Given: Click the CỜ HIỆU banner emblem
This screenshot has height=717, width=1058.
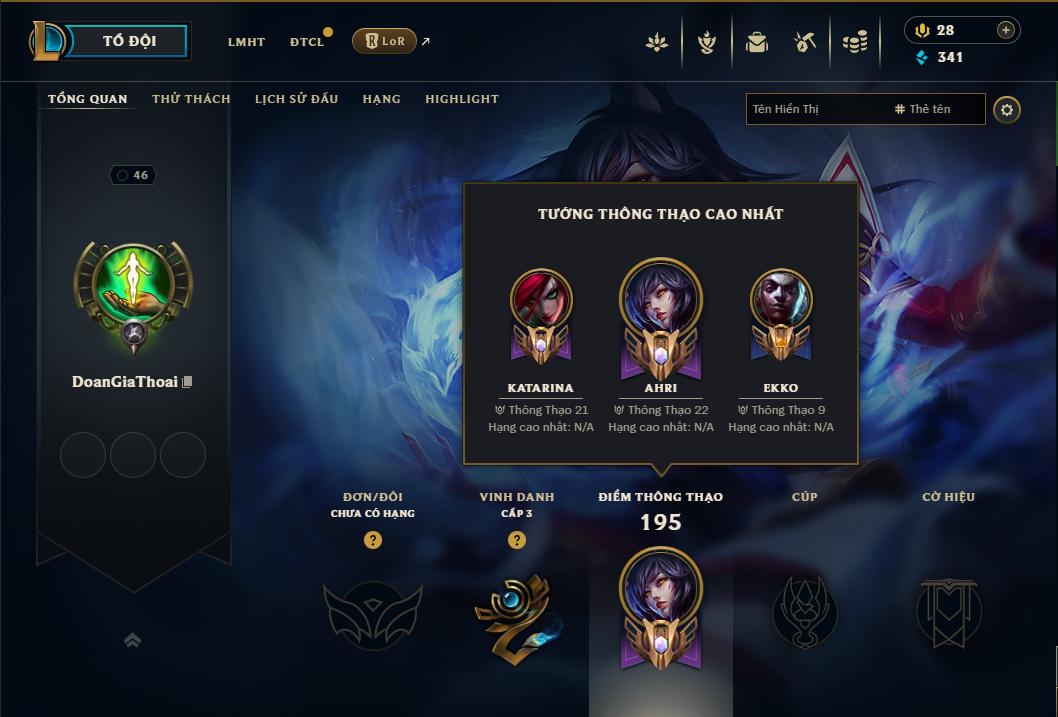Looking at the screenshot, I should [x=948, y=611].
